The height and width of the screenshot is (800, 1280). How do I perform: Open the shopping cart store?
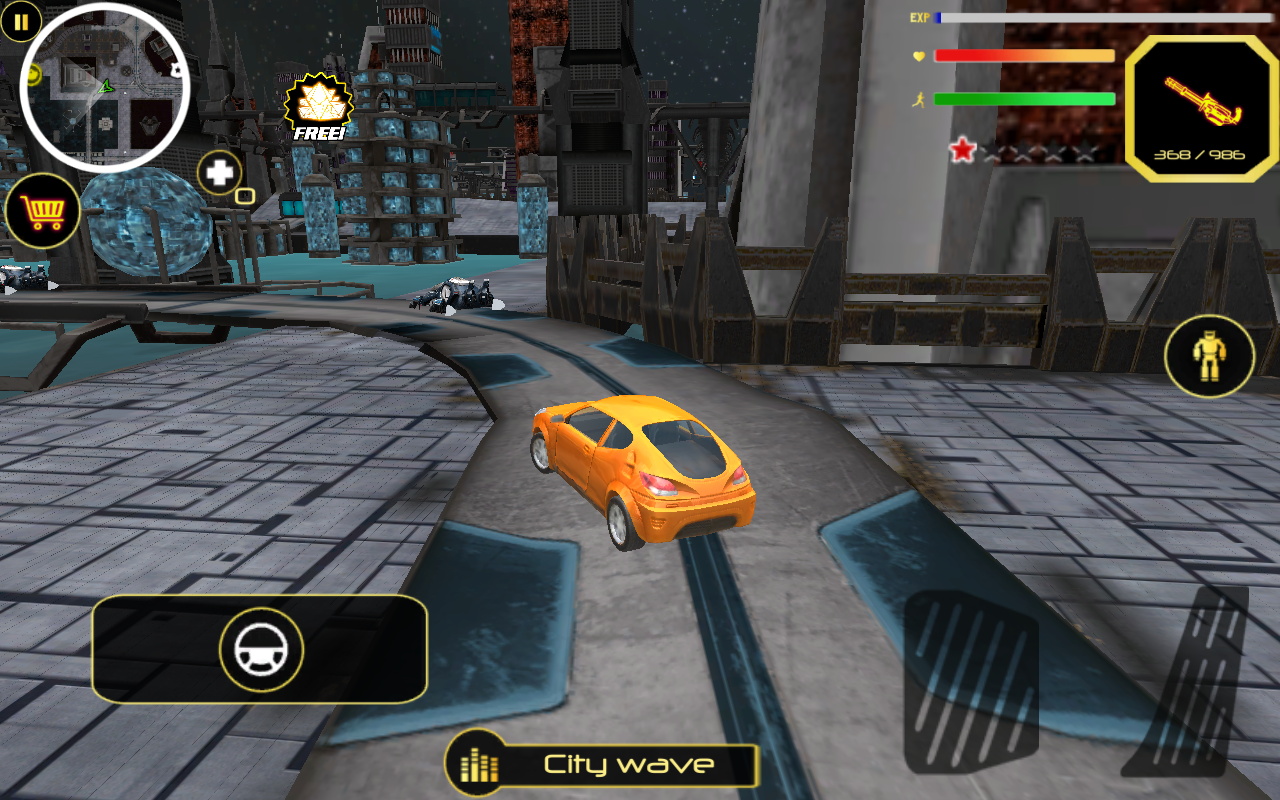click(x=42, y=211)
